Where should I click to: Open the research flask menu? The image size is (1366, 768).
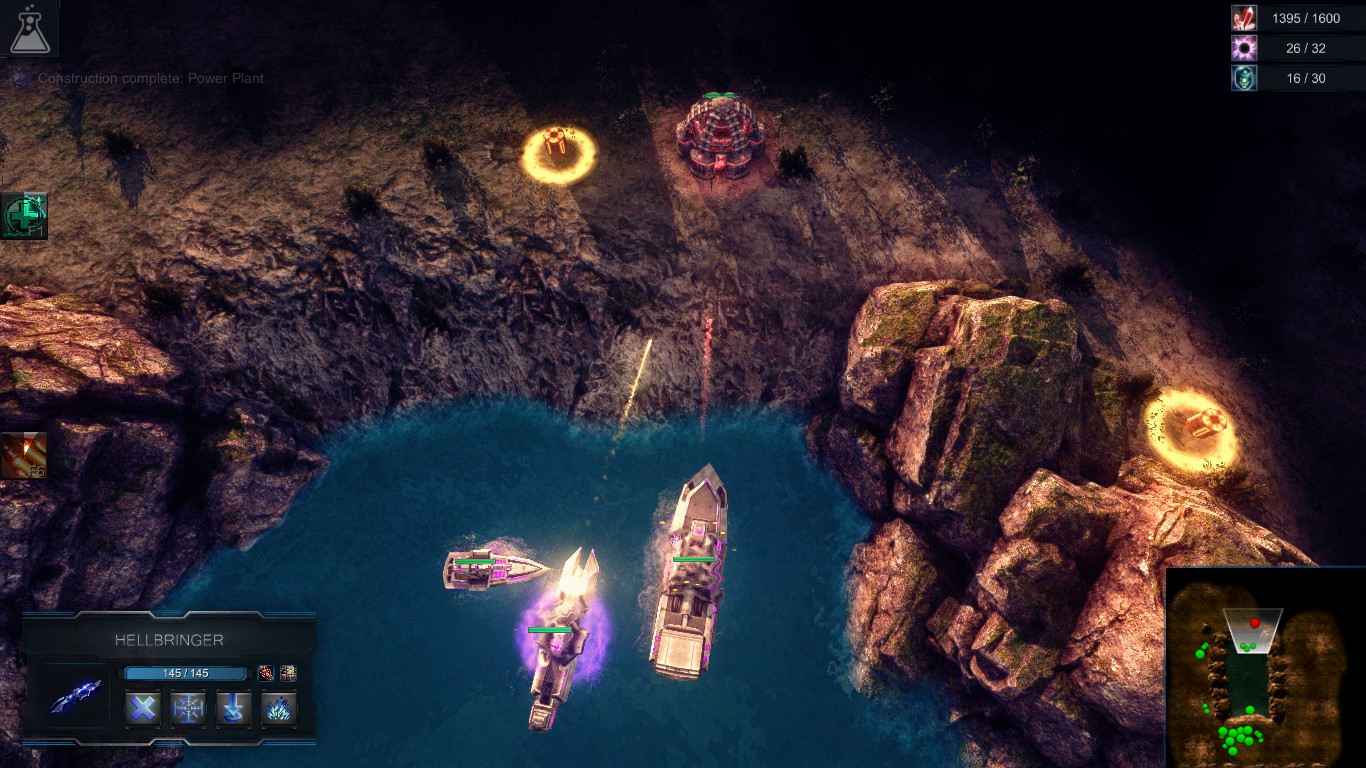28,28
